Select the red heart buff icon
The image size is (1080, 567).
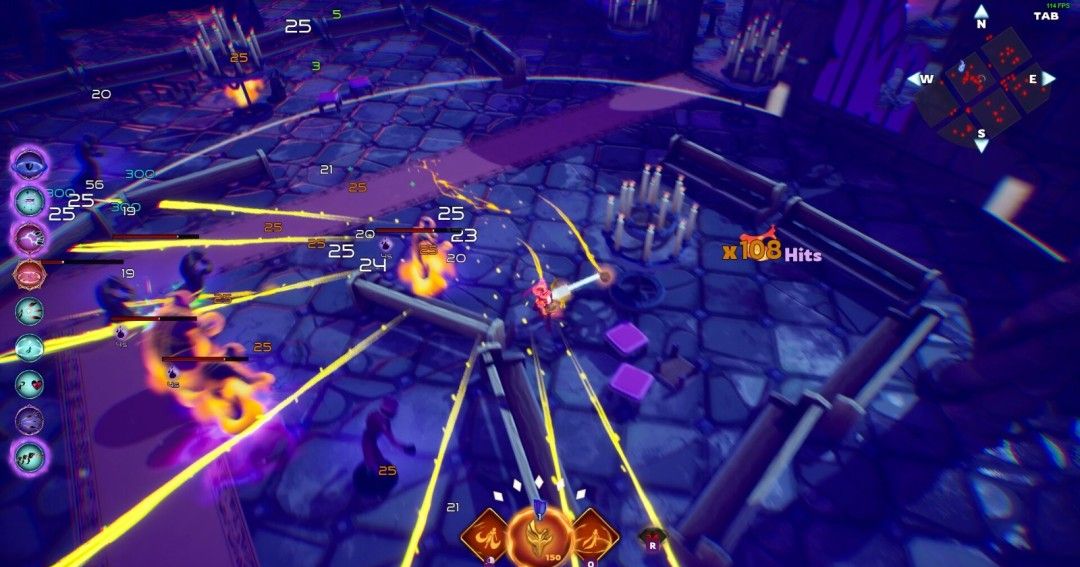point(30,383)
